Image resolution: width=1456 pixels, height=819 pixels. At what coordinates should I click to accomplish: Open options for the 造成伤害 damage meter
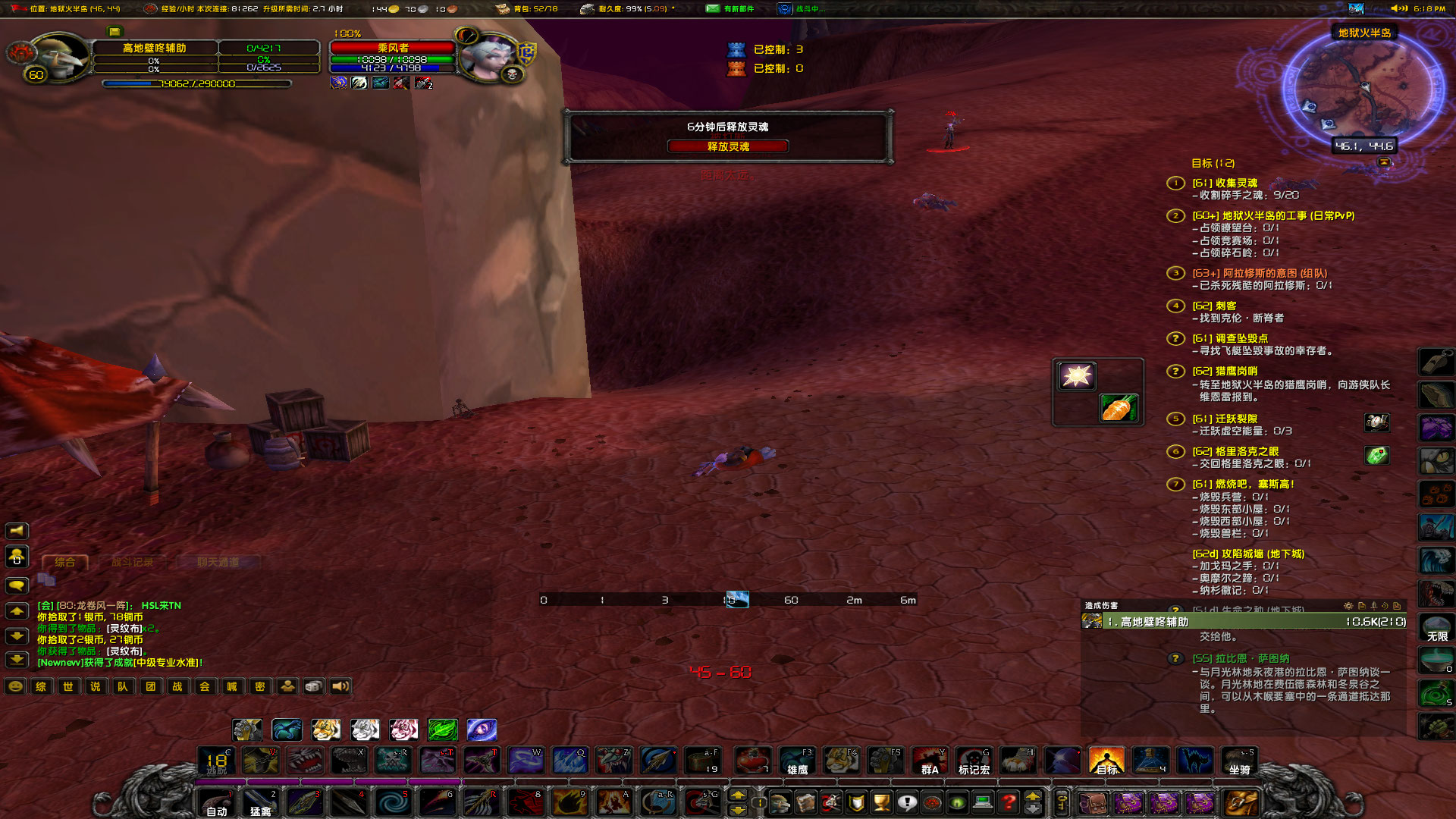click(x=1348, y=605)
